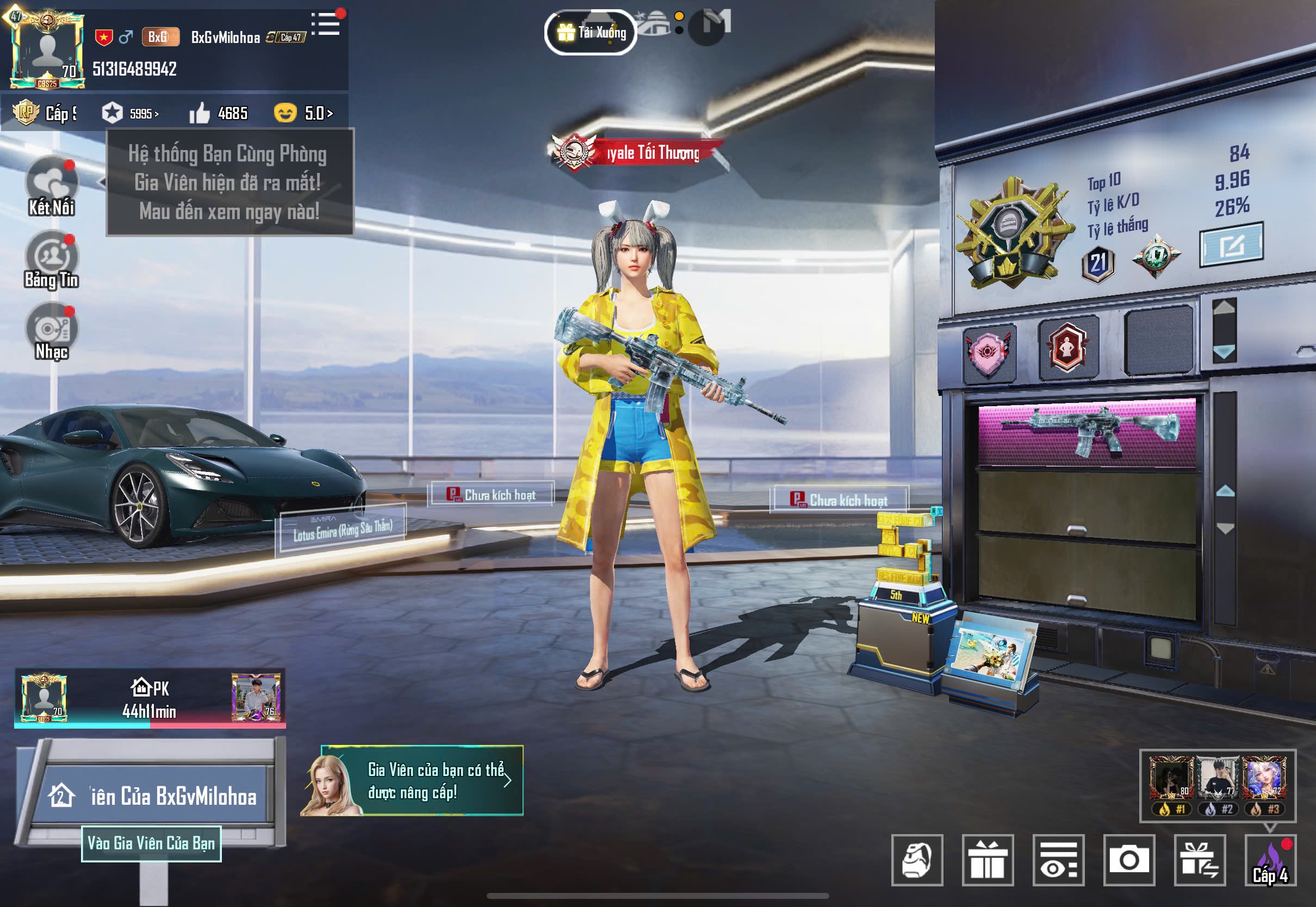Open the popularity star 5995 stat
Screen dimensions: 1316x907
pyautogui.click(x=131, y=113)
